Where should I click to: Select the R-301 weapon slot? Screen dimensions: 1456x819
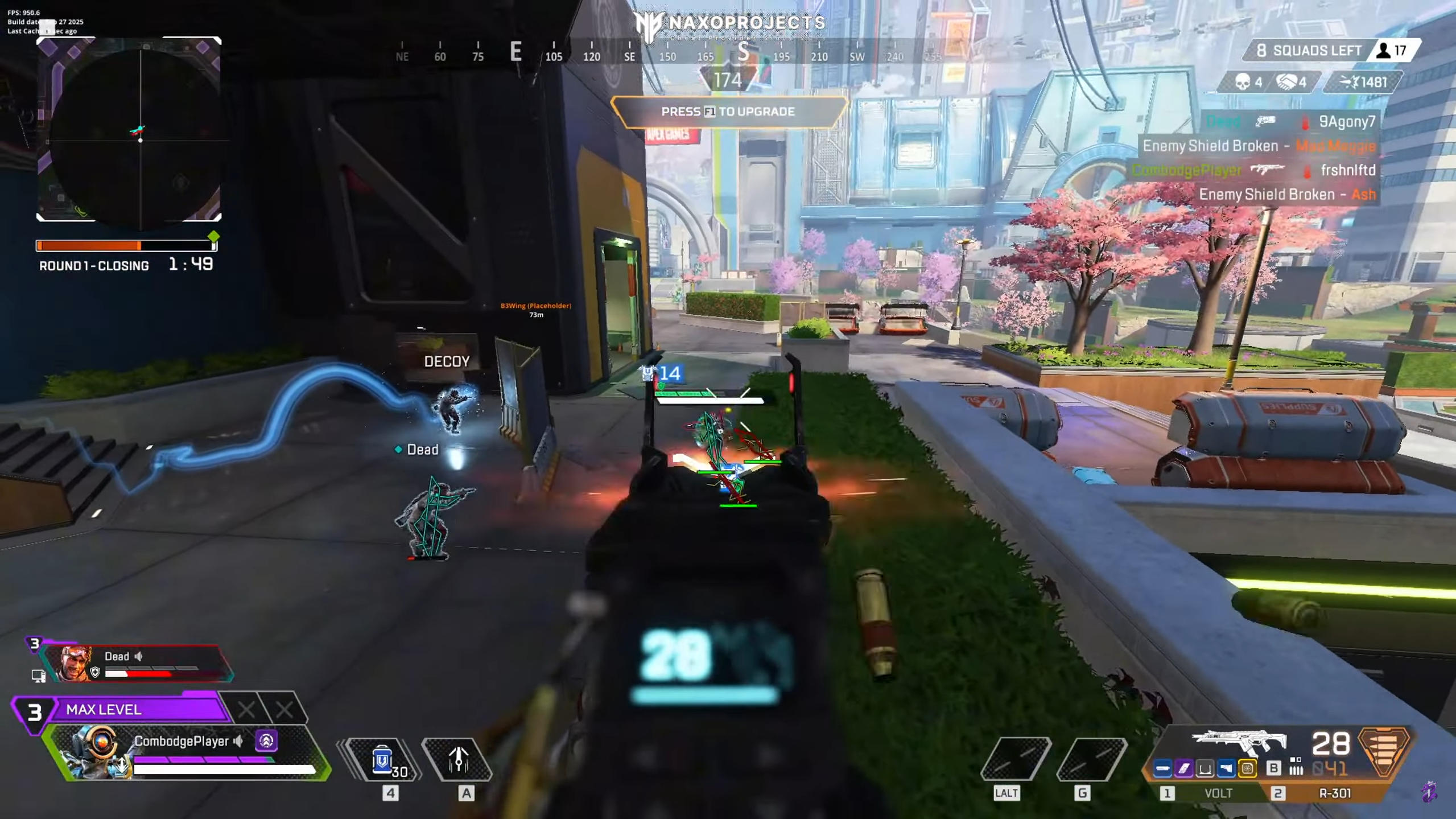[x=1334, y=793]
